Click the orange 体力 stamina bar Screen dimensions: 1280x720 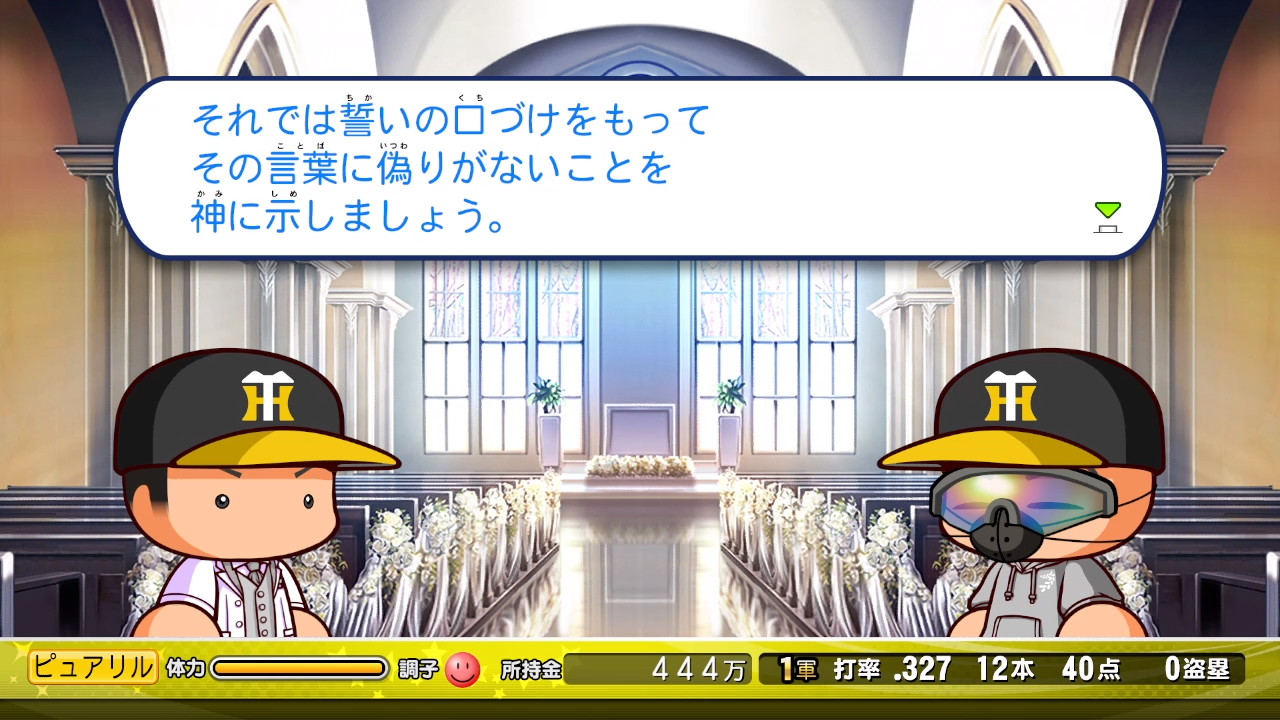[300, 667]
